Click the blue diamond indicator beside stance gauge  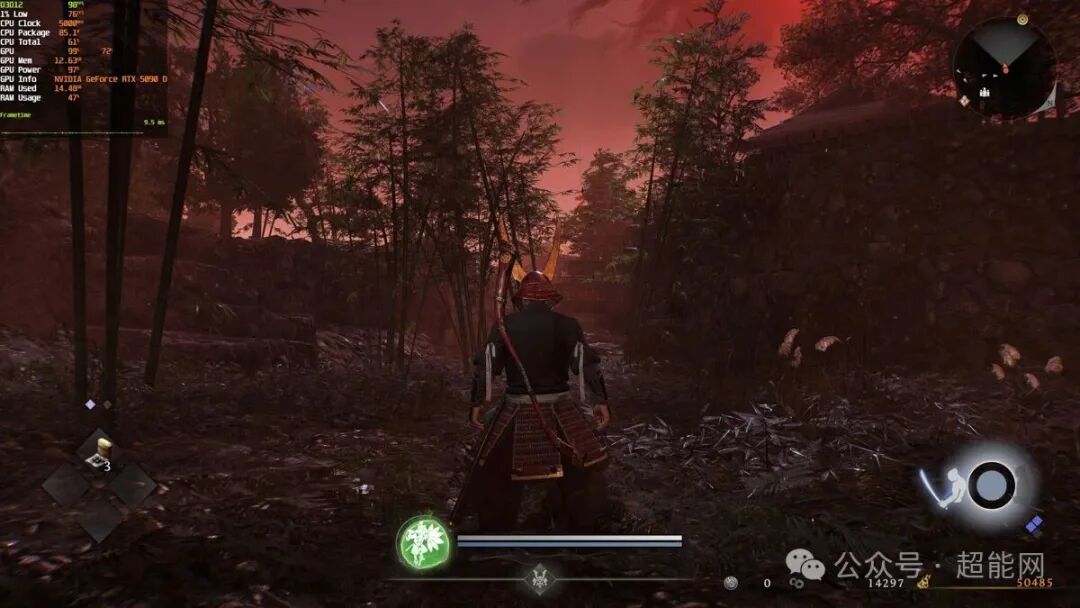coord(1034,523)
